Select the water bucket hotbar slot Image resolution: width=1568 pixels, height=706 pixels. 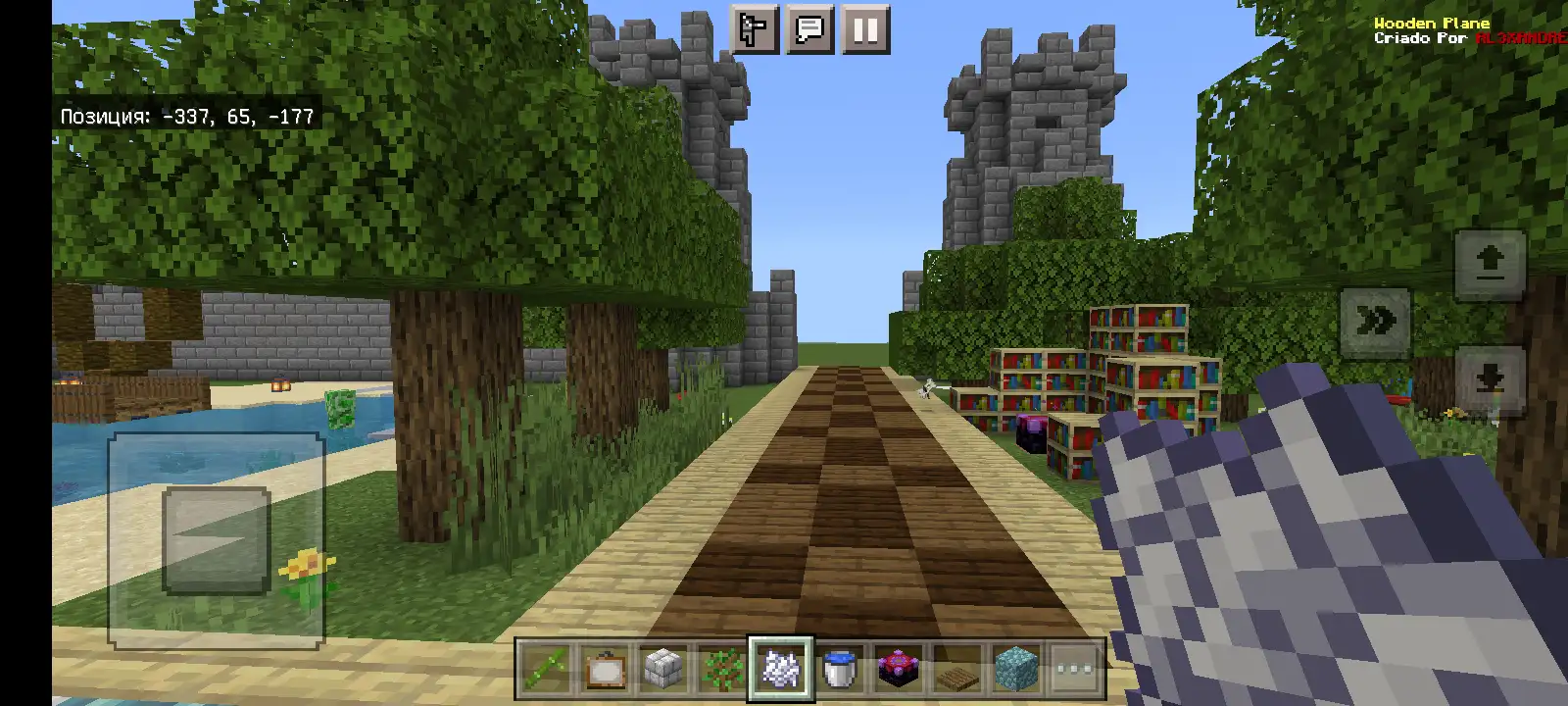840,670
